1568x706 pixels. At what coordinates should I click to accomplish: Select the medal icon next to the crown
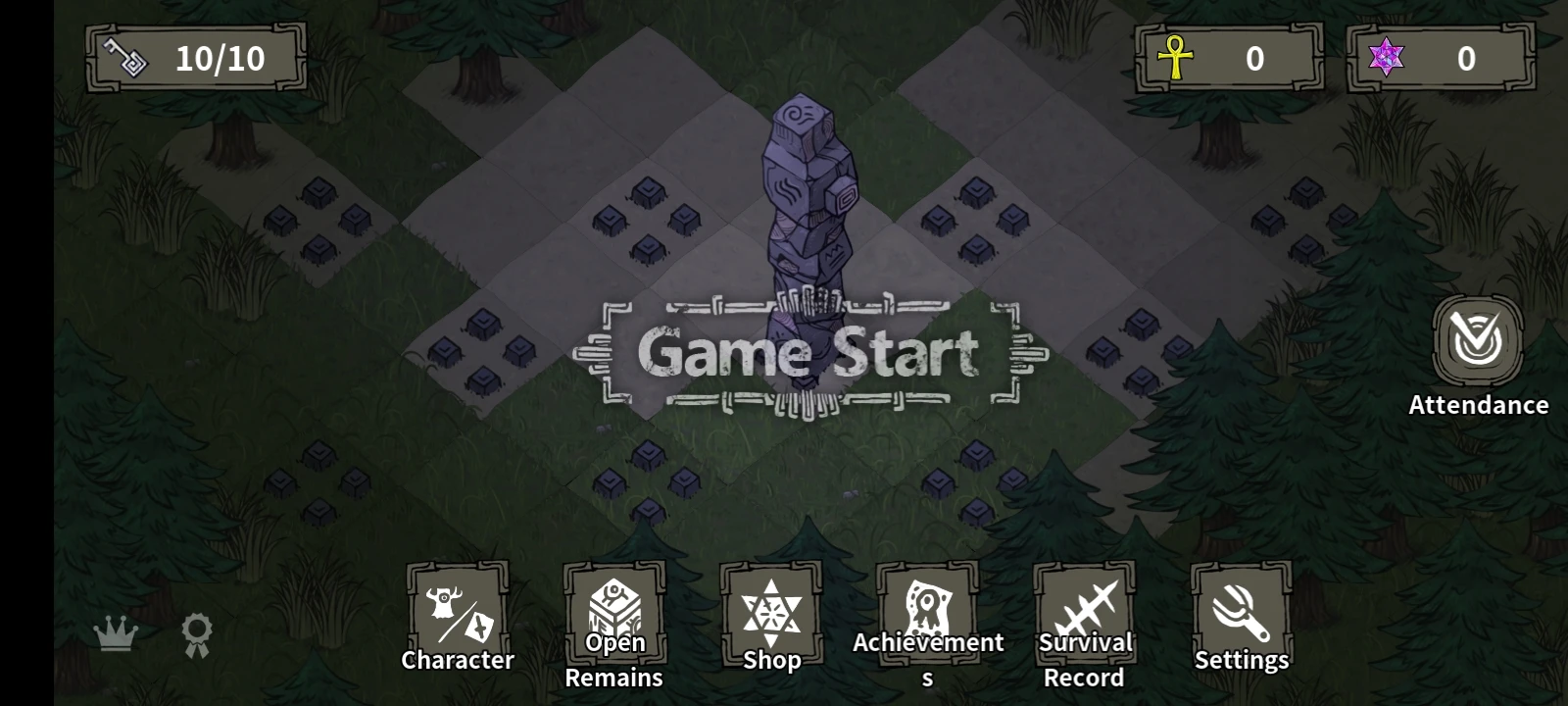pyautogui.click(x=195, y=633)
